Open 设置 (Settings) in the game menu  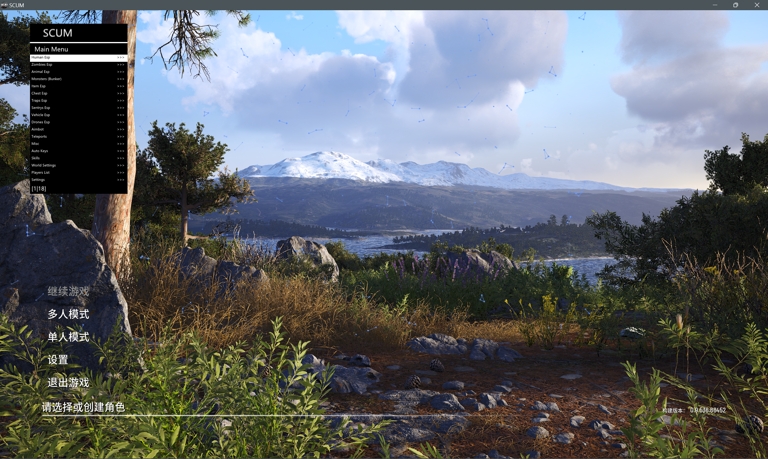coord(58,360)
